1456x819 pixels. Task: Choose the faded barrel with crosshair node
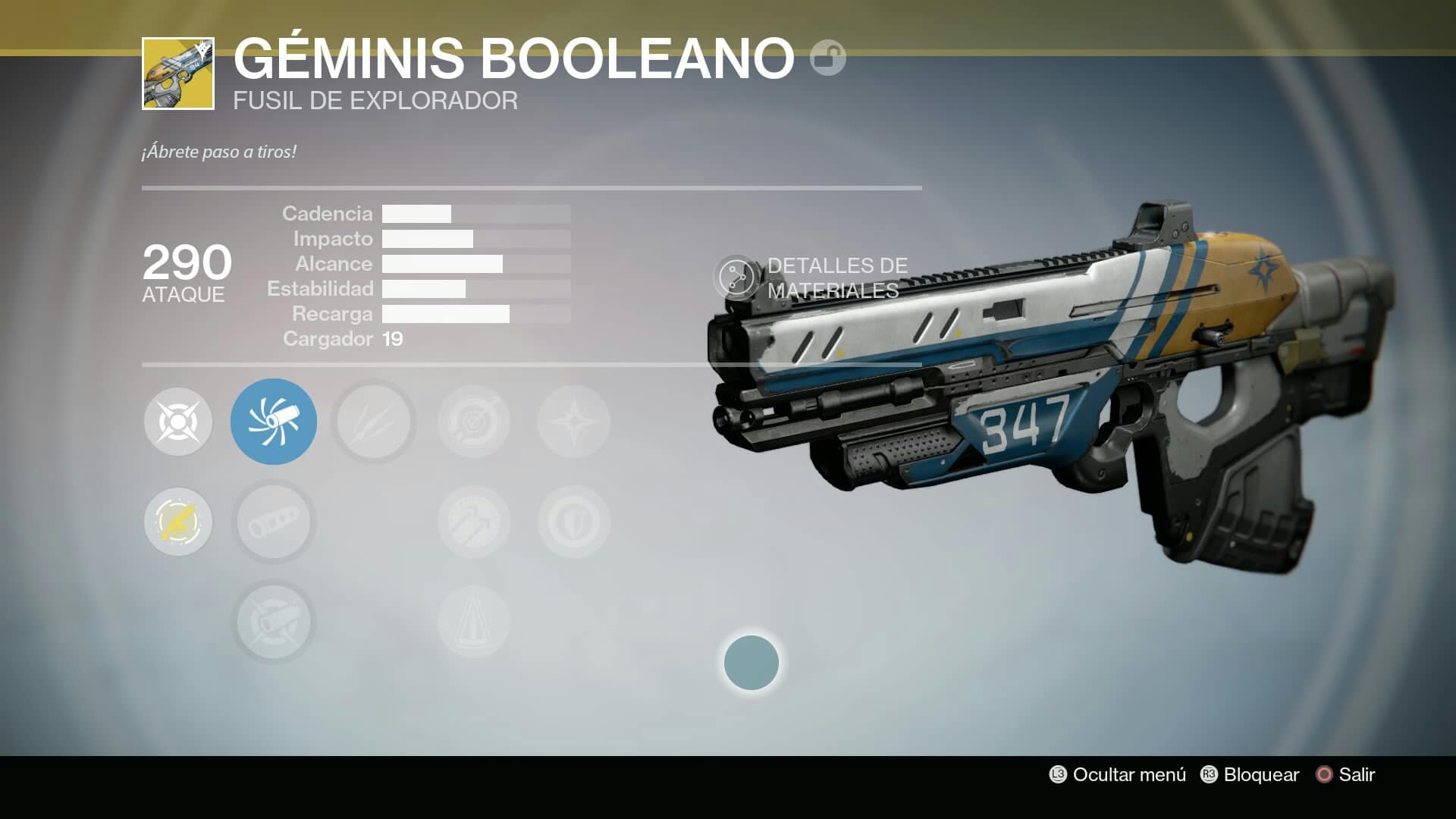274,622
